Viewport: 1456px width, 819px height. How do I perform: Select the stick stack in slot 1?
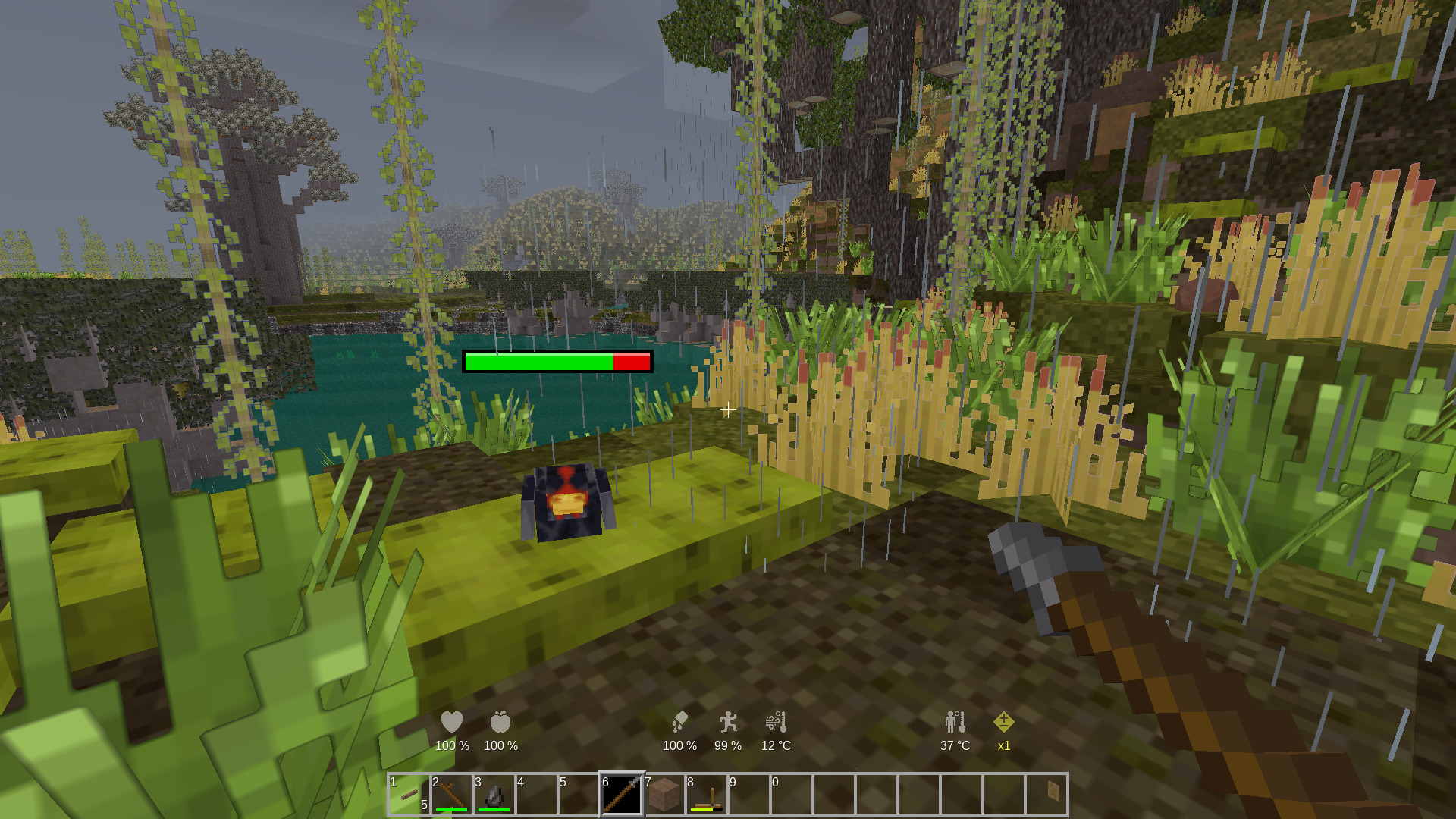click(409, 795)
